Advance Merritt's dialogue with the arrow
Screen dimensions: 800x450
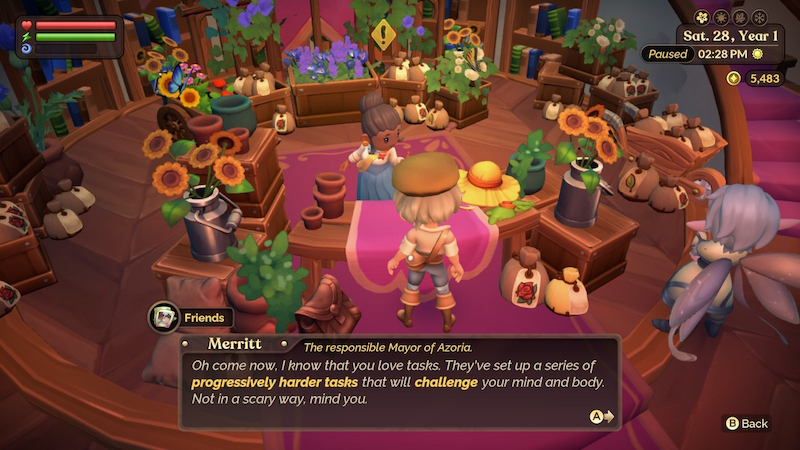601,416
